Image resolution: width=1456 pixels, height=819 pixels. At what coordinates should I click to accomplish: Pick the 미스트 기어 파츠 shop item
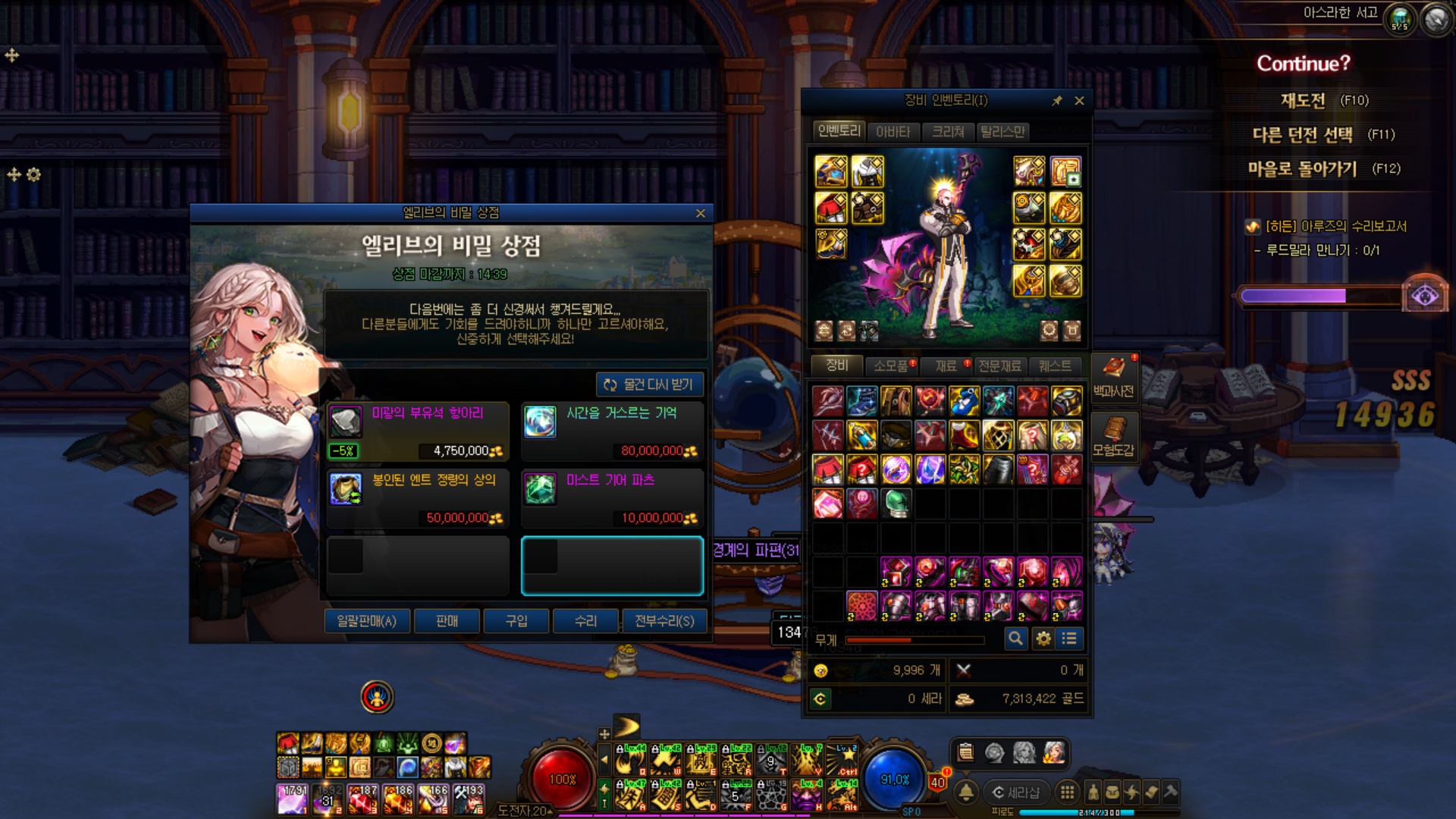coord(612,498)
